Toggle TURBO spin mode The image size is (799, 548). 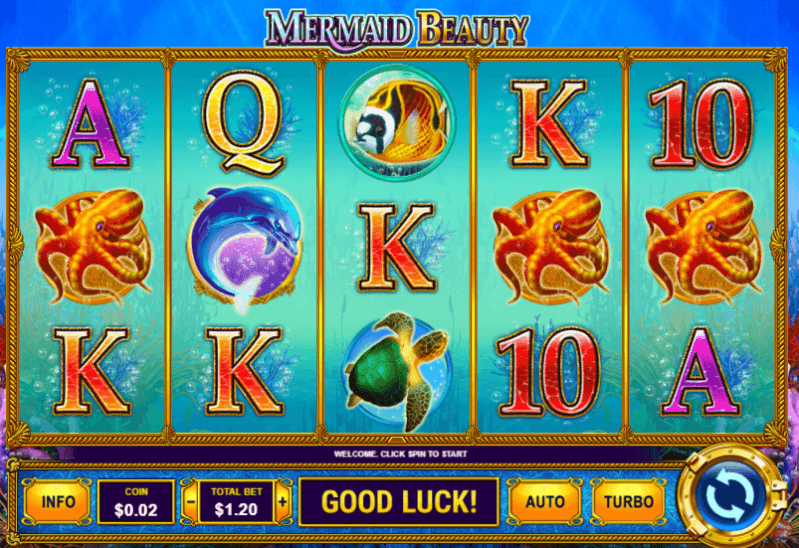tap(629, 501)
